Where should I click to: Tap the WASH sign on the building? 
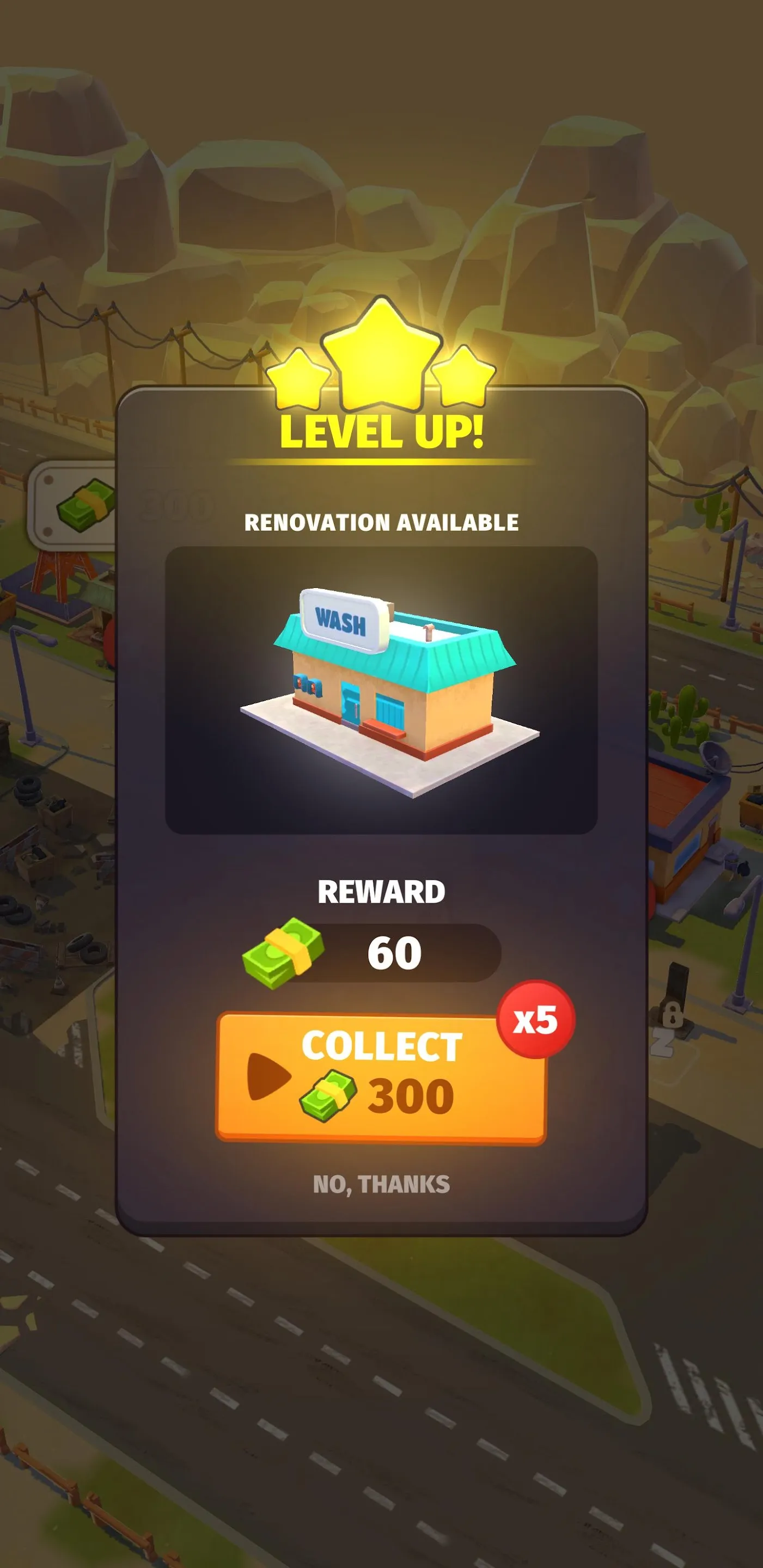[x=343, y=619]
